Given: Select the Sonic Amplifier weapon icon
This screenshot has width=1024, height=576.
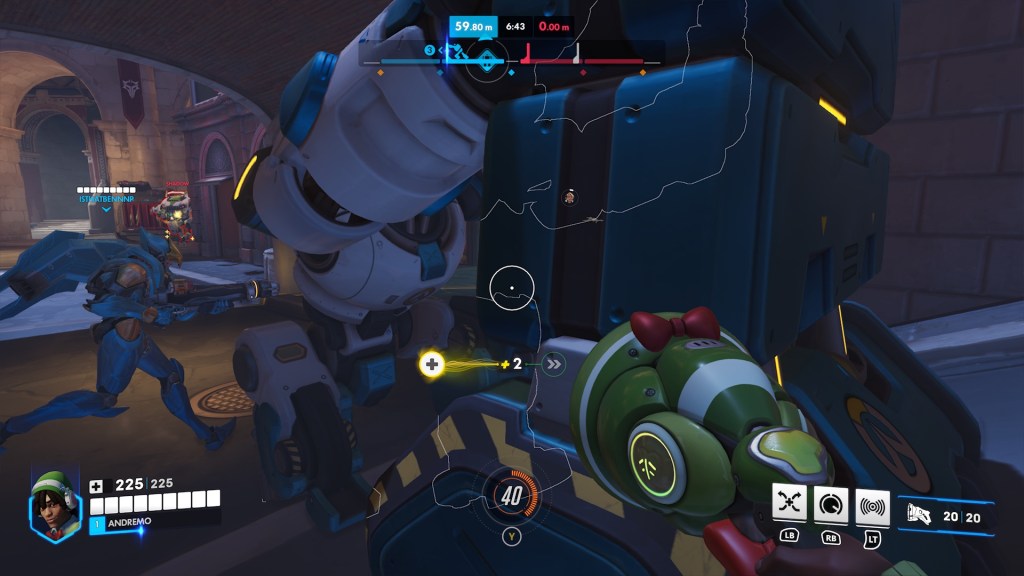Looking at the screenshot, I should [x=919, y=515].
